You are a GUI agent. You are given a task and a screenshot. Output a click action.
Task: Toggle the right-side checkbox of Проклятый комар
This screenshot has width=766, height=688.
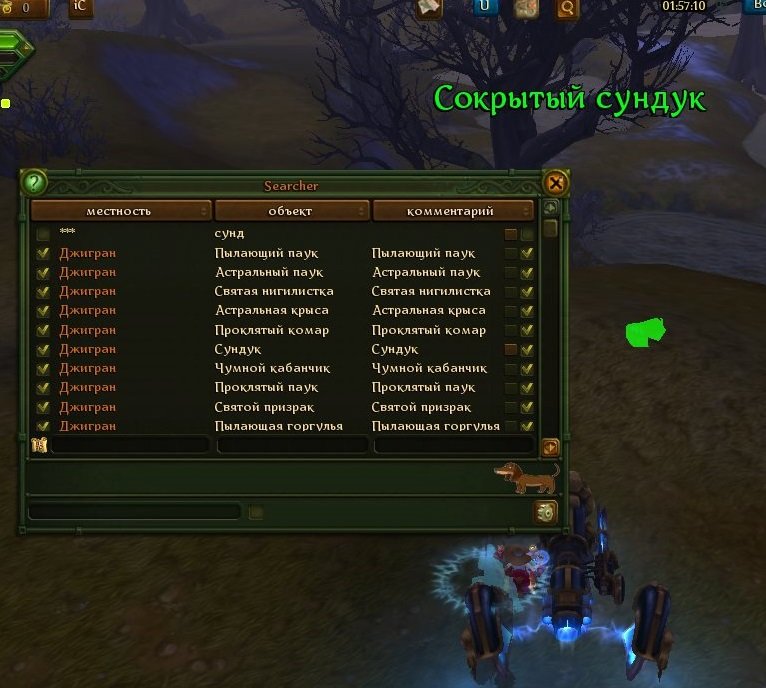point(527,330)
